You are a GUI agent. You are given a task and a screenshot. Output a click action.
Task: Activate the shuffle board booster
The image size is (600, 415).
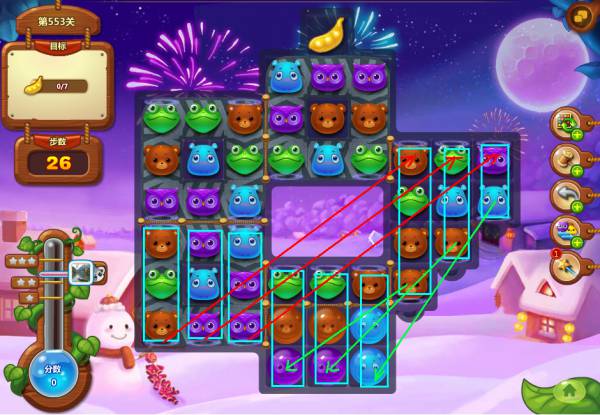point(566,124)
